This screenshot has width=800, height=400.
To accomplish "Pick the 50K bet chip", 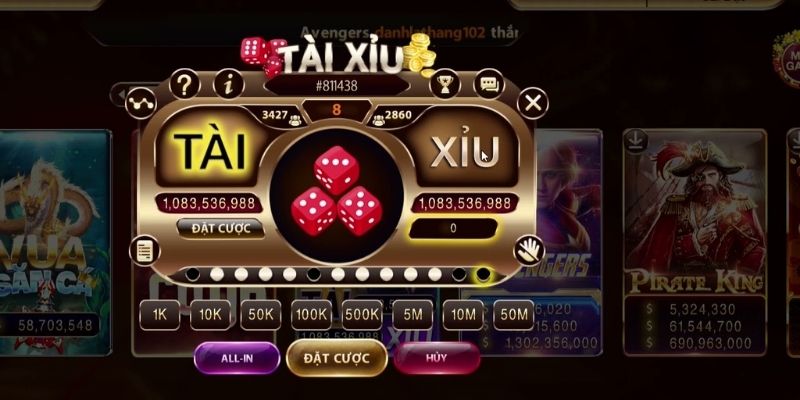I will [x=261, y=314].
